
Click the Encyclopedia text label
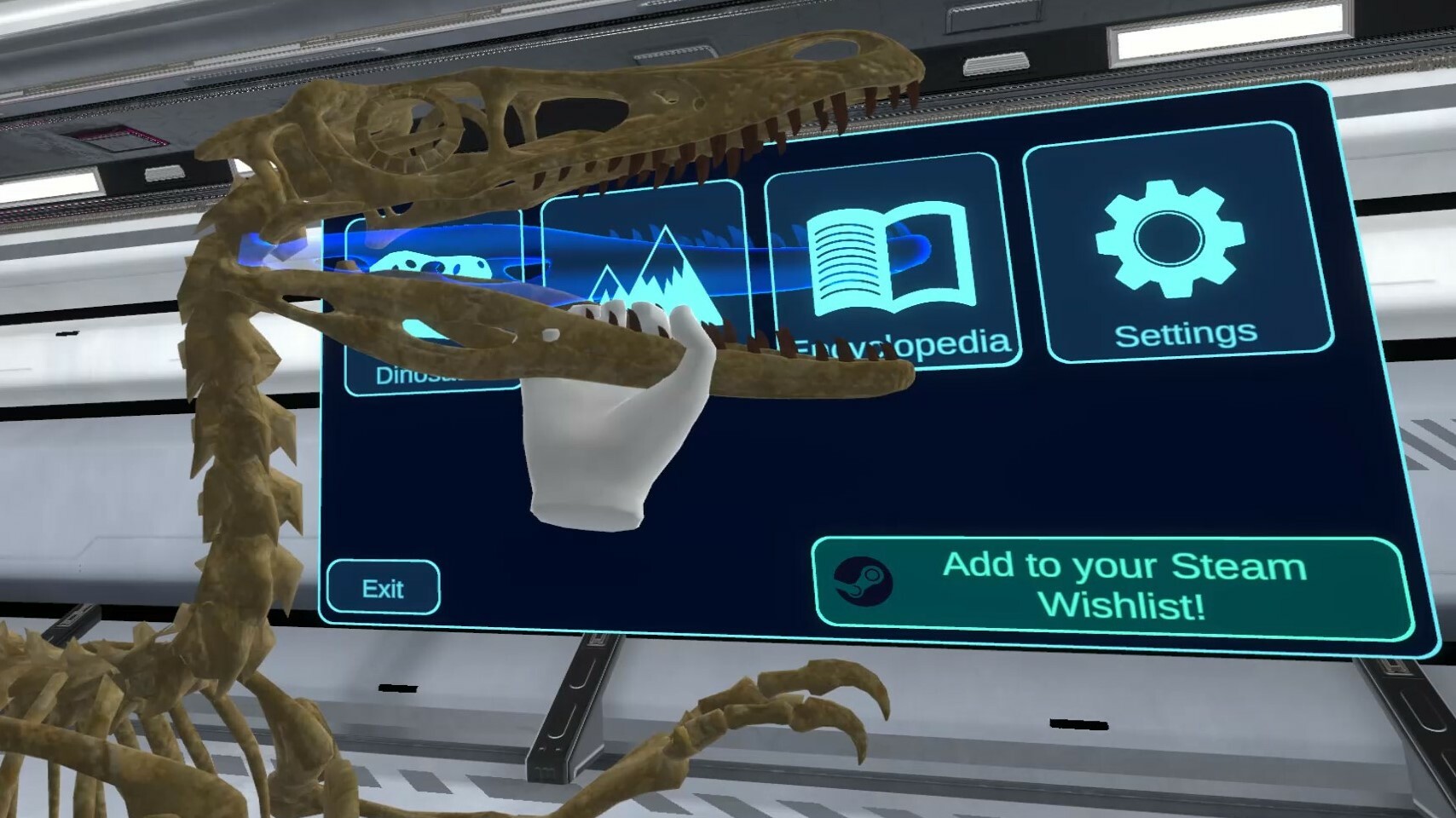coord(904,343)
